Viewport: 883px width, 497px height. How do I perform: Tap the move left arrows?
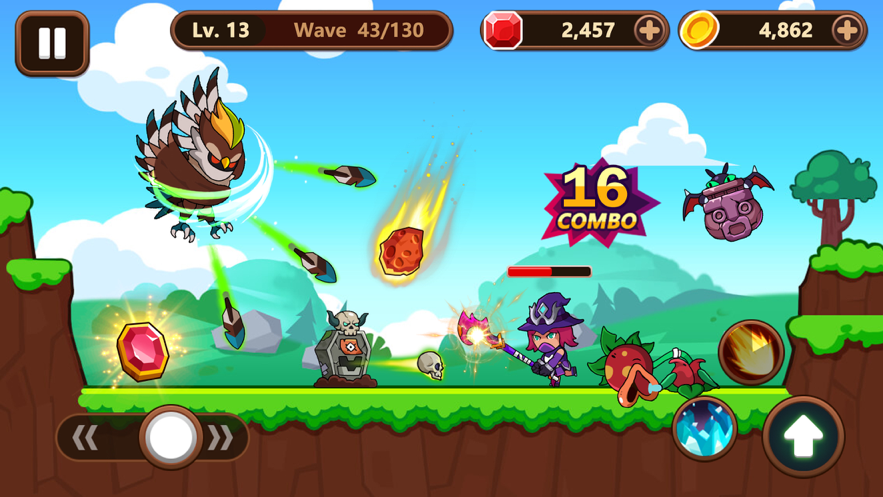click(87, 437)
